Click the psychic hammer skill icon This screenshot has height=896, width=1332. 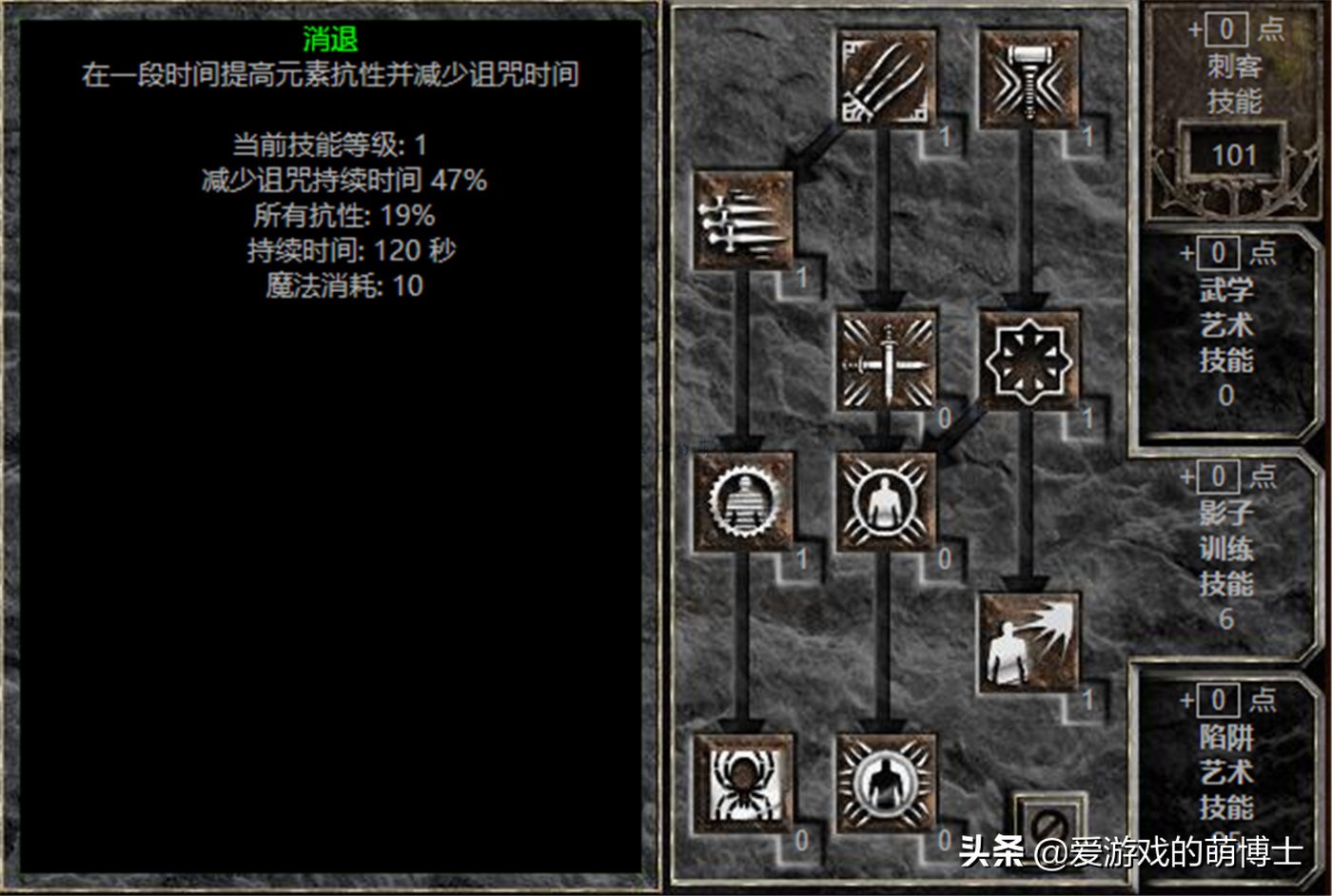[x=1028, y=76]
